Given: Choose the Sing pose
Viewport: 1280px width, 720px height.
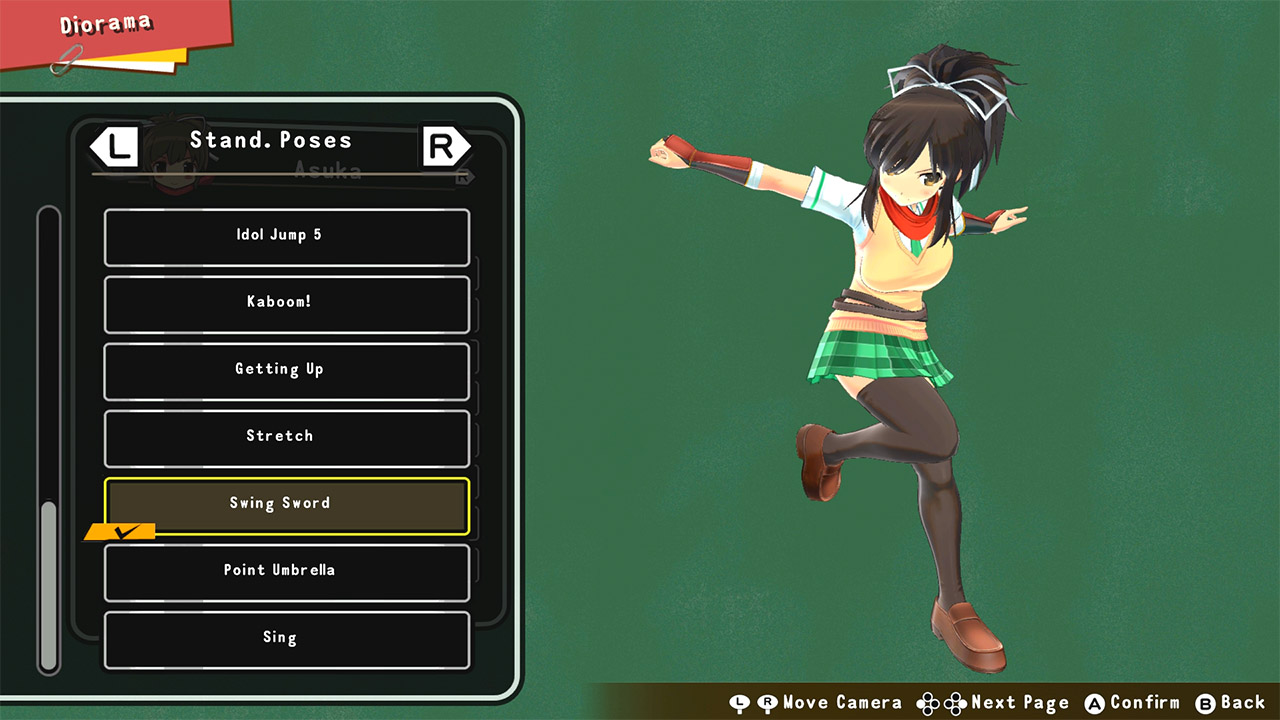Looking at the screenshot, I should [286, 637].
